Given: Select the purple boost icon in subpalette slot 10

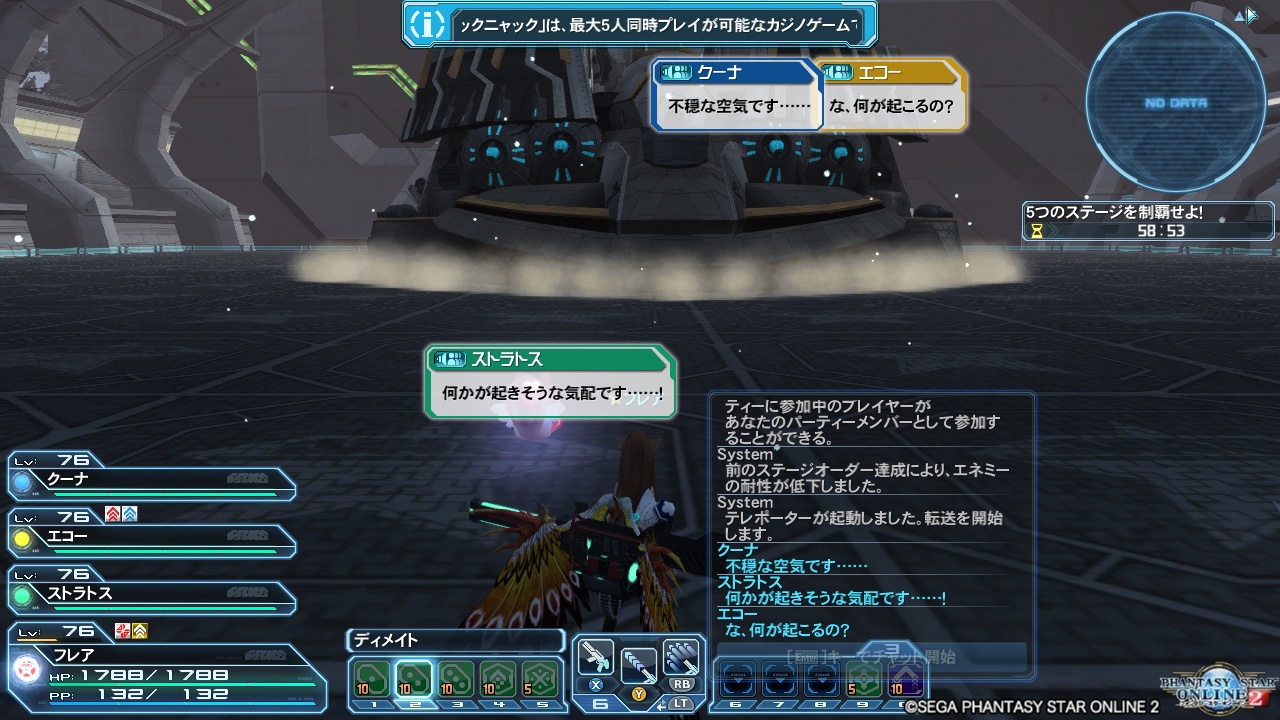Looking at the screenshot, I should tap(904, 679).
